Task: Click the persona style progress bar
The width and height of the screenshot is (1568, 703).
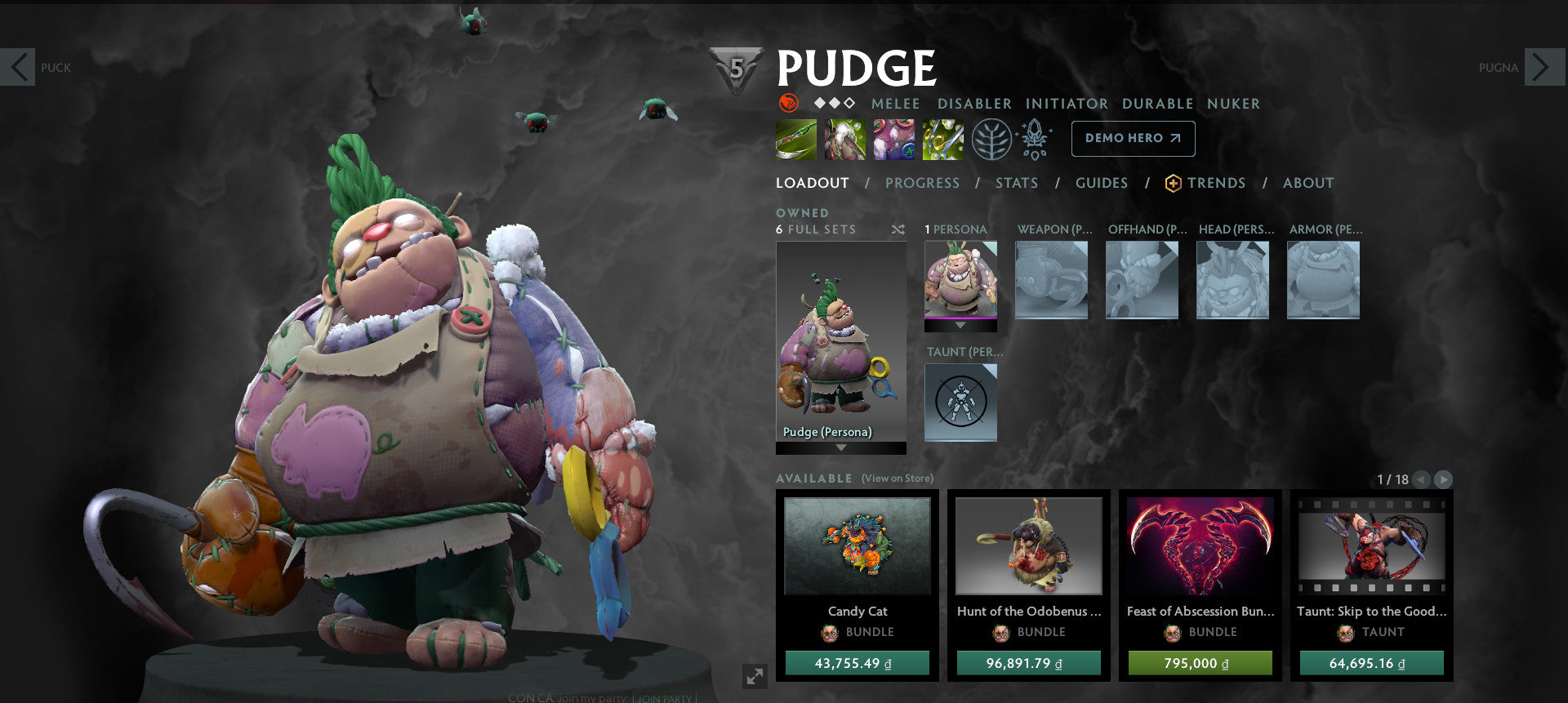Action: point(960,318)
